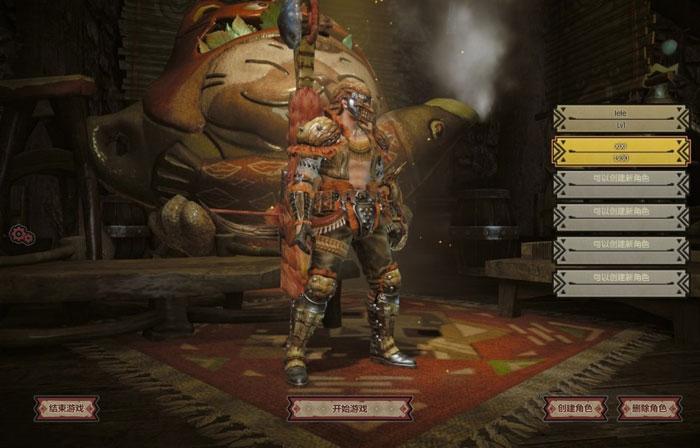The image size is (700, 448).
Task: Choose 结束游戏 to quit the game
Action: (67, 408)
